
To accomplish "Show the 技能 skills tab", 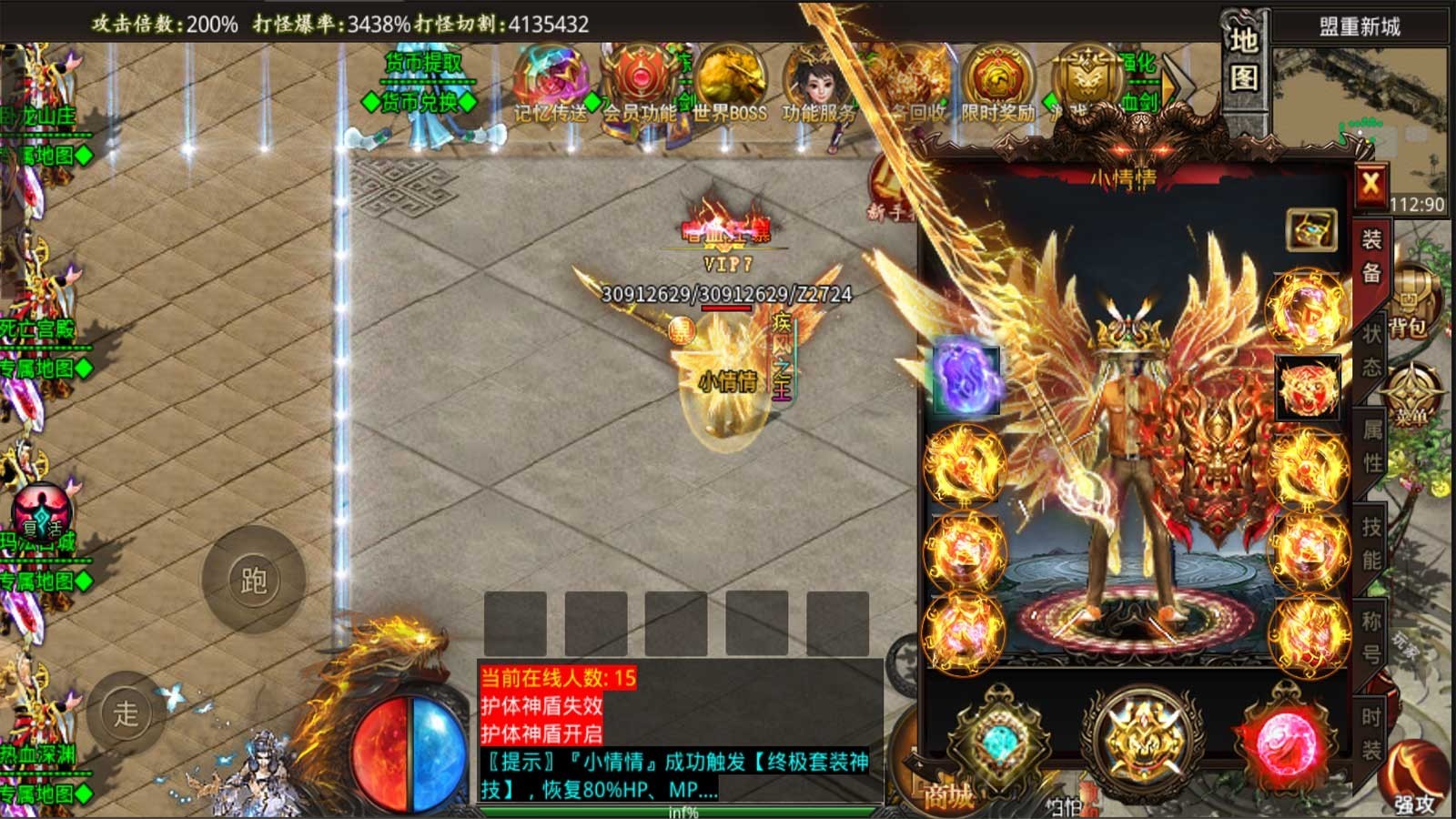I will pyautogui.click(x=1371, y=542).
